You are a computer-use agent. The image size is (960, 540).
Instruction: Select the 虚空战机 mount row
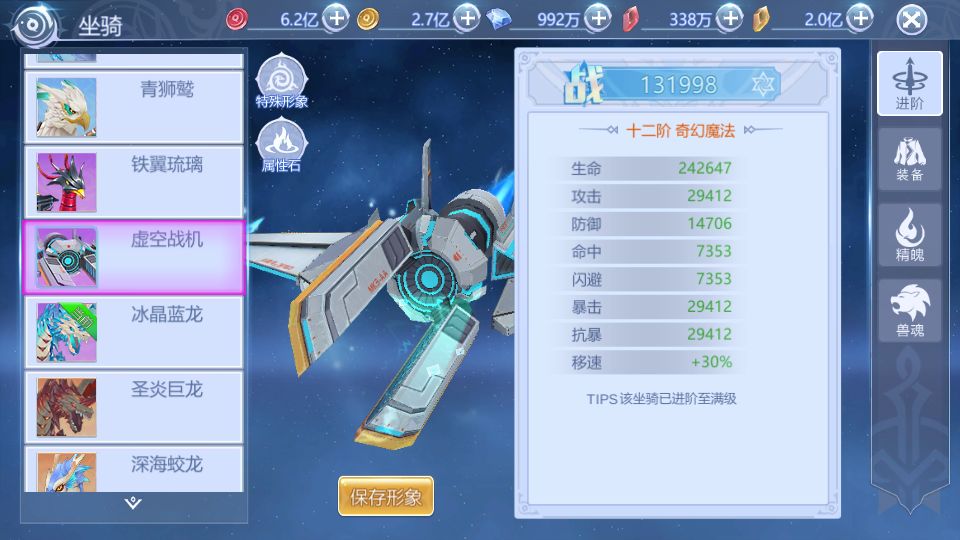pos(133,256)
